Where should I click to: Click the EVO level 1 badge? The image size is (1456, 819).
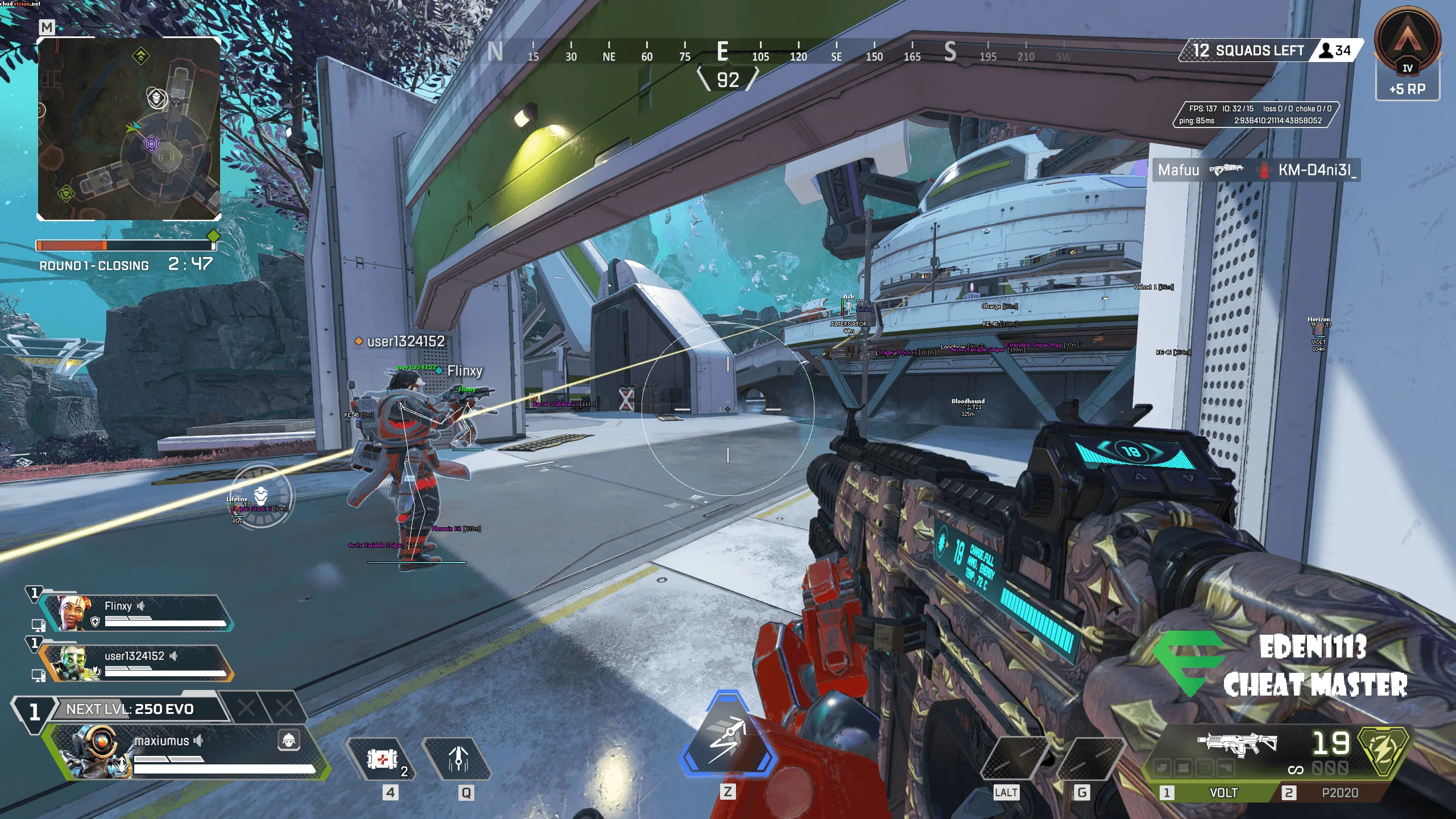click(34, 711)
